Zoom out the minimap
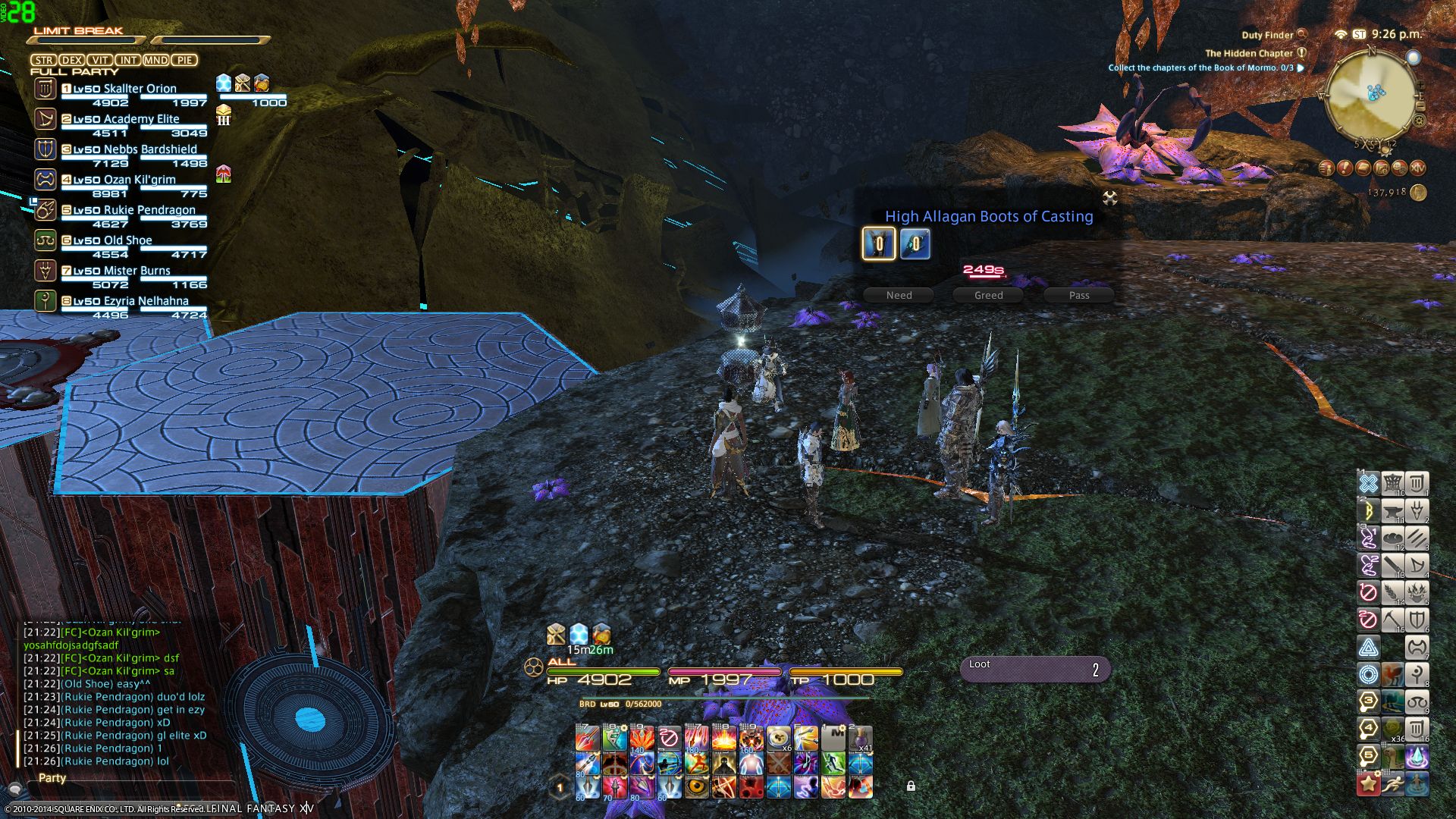Screen dimensions: 1456x819 (1420, 105)
